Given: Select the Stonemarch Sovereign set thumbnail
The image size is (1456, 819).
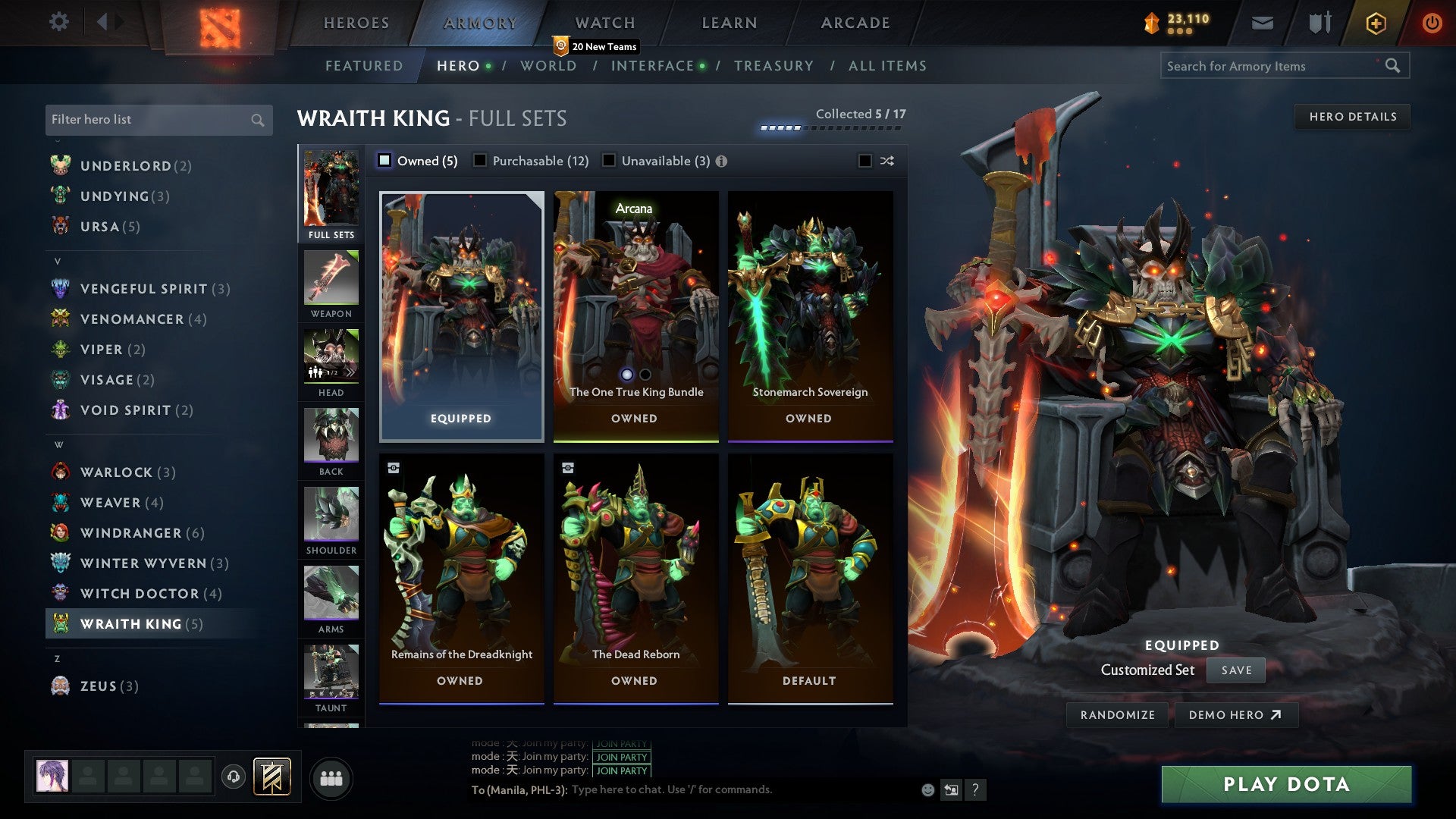Looking at the screenshot, I should tap(810, 303).
